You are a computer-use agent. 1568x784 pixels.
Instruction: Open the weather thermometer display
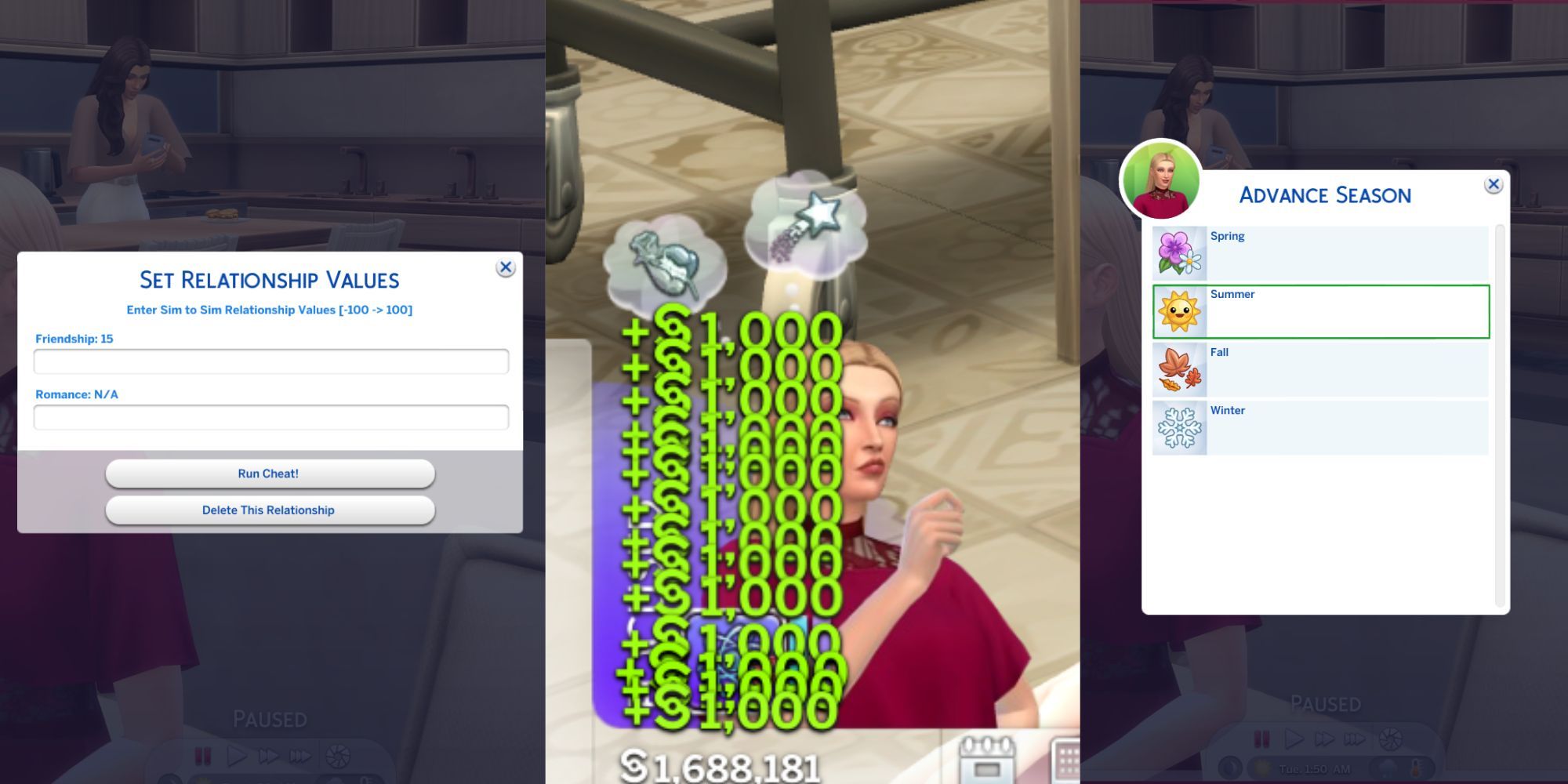click(1416, 767)
